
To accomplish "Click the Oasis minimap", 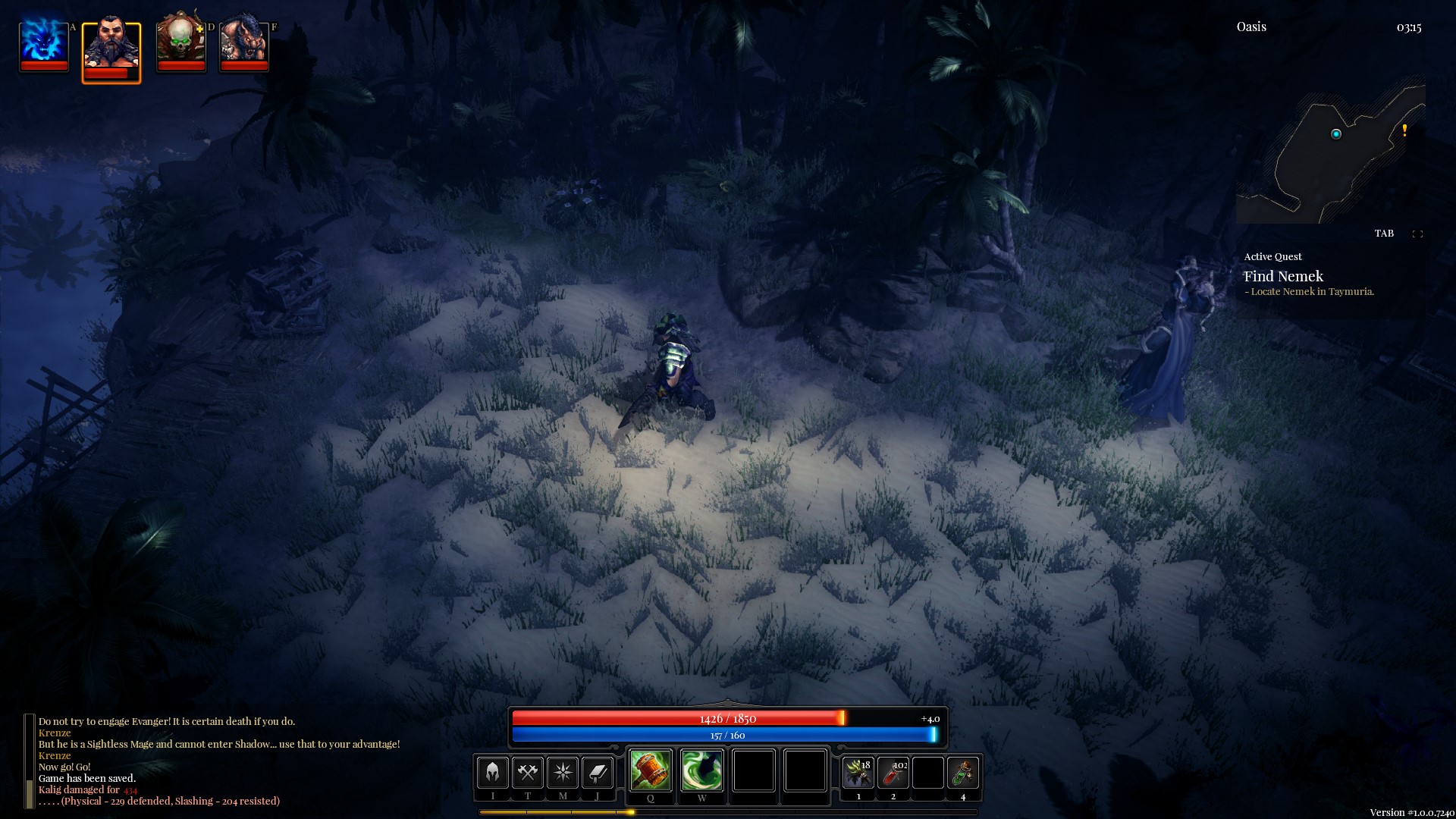I will click(1331, 153).
